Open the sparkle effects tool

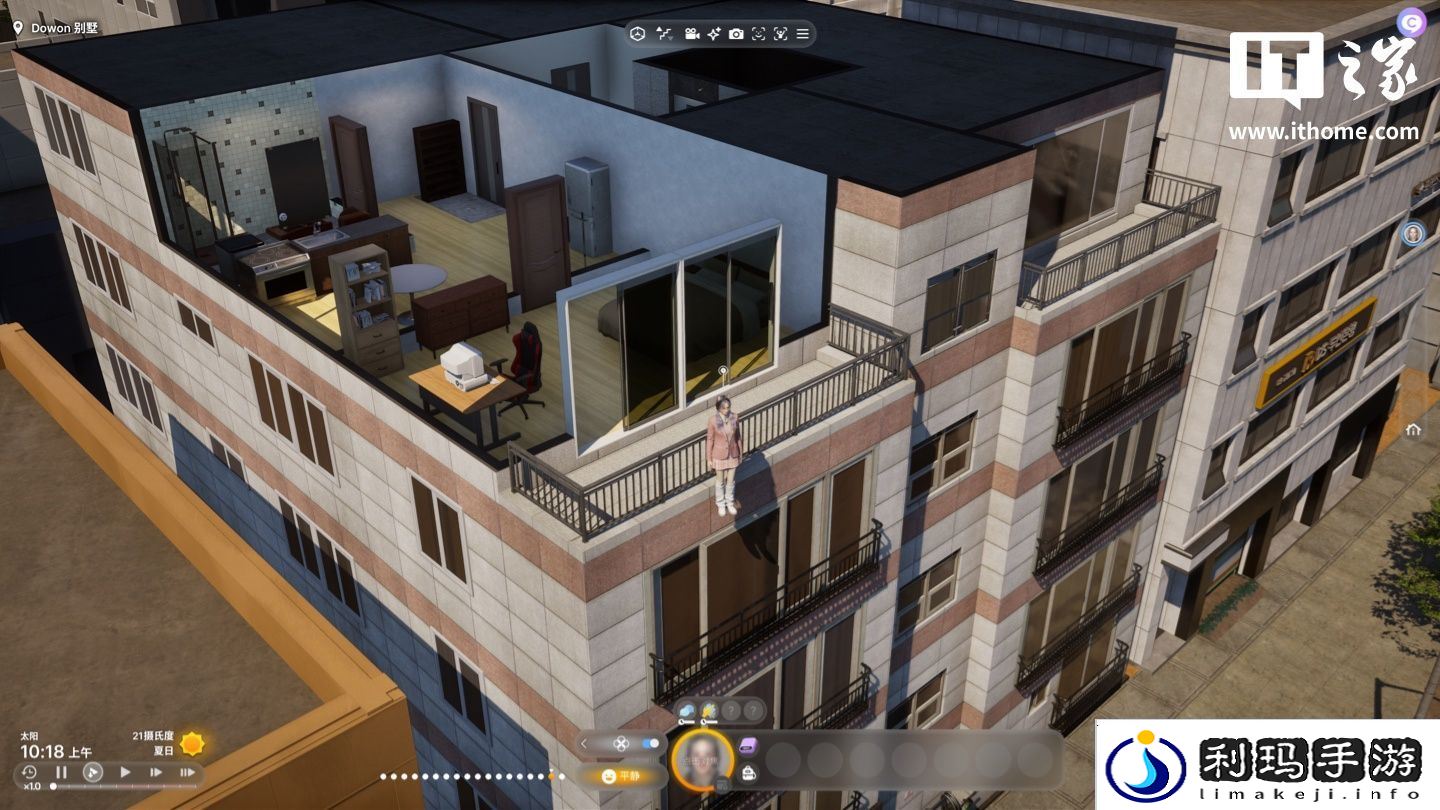714,34
